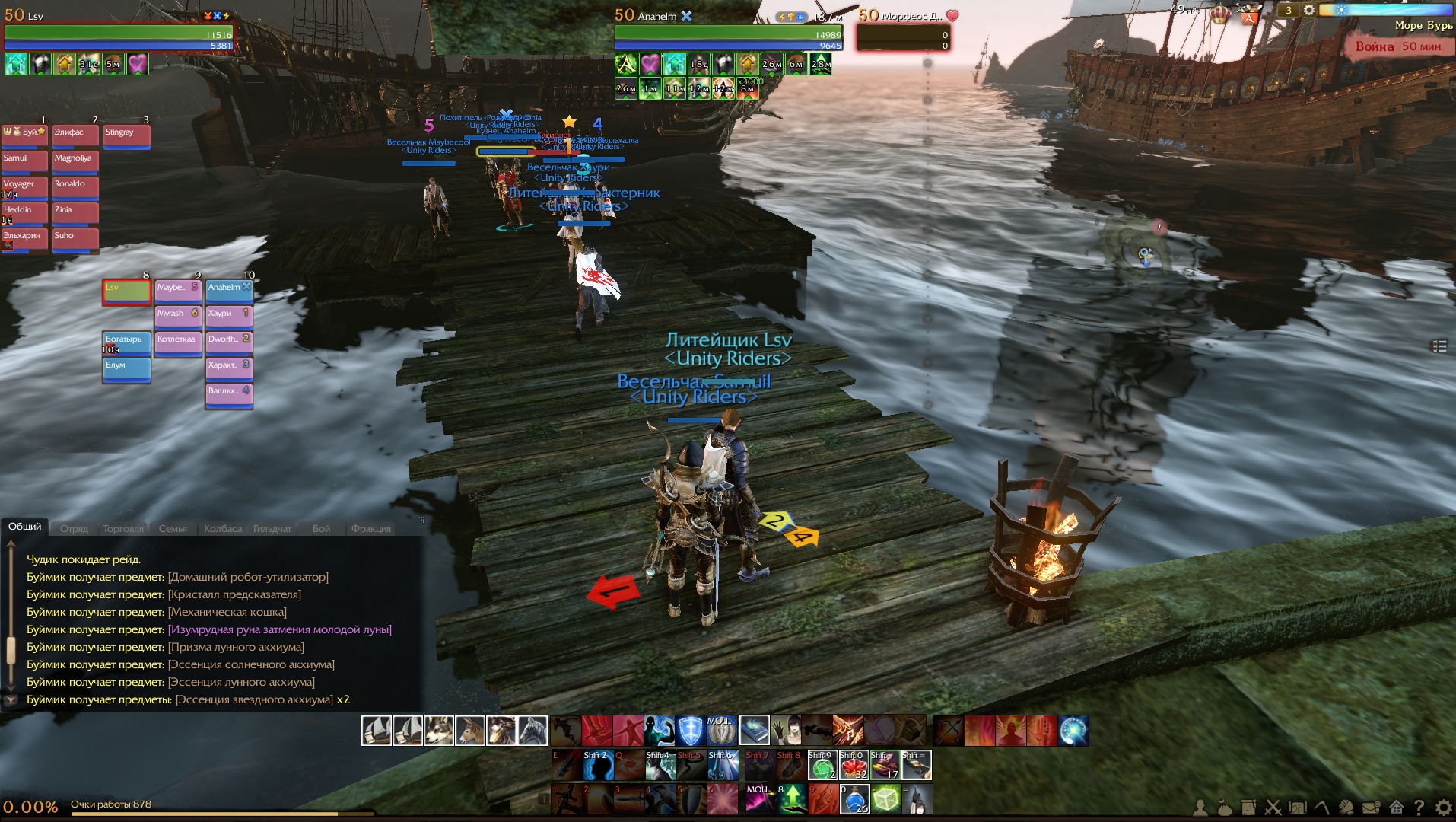Use the blue mana potion slot
This screenshot has height=822, width=1456.
(854, 800)
